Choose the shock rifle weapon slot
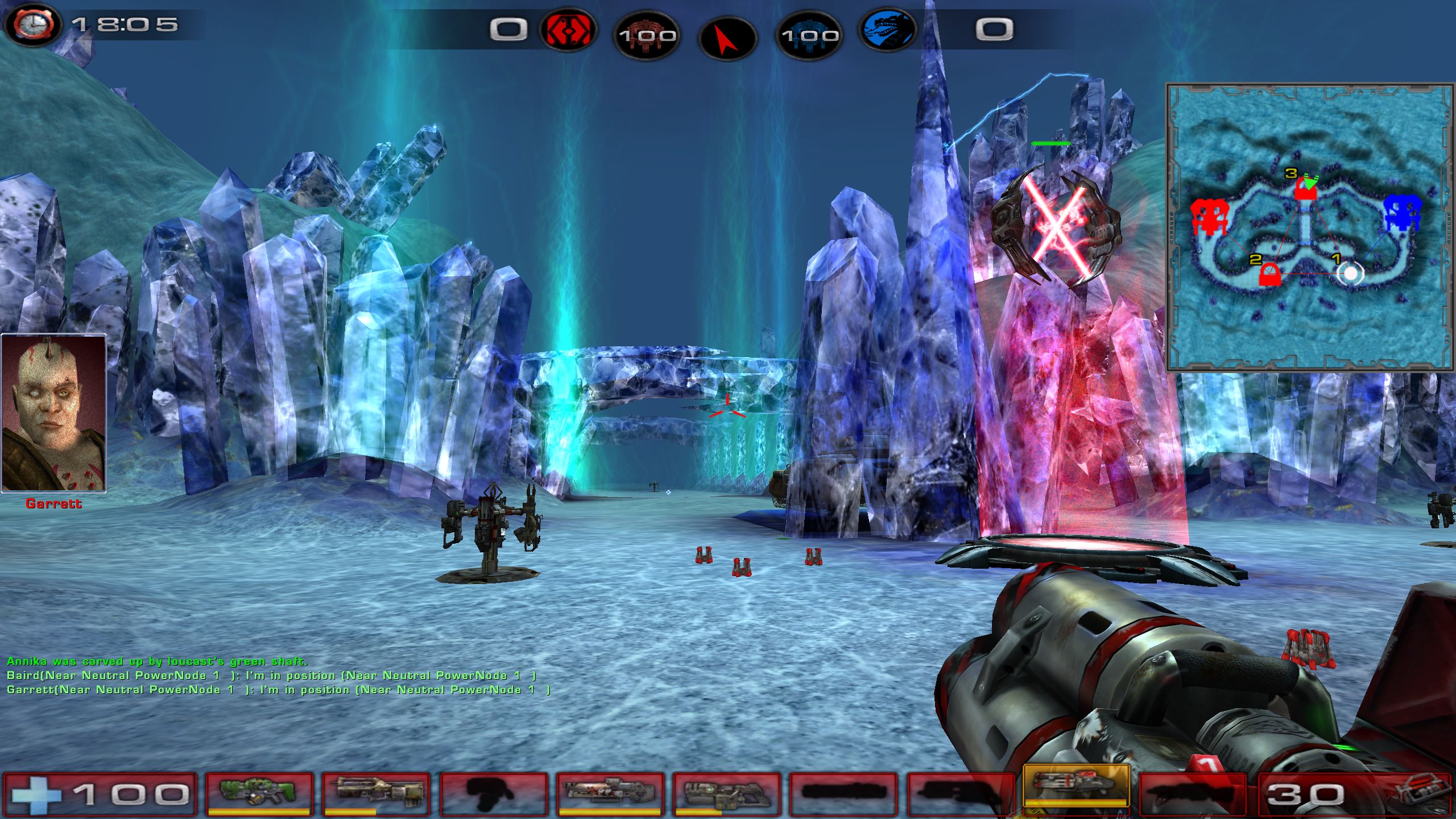Viewport: 1456px width, 819px height. 610,793
